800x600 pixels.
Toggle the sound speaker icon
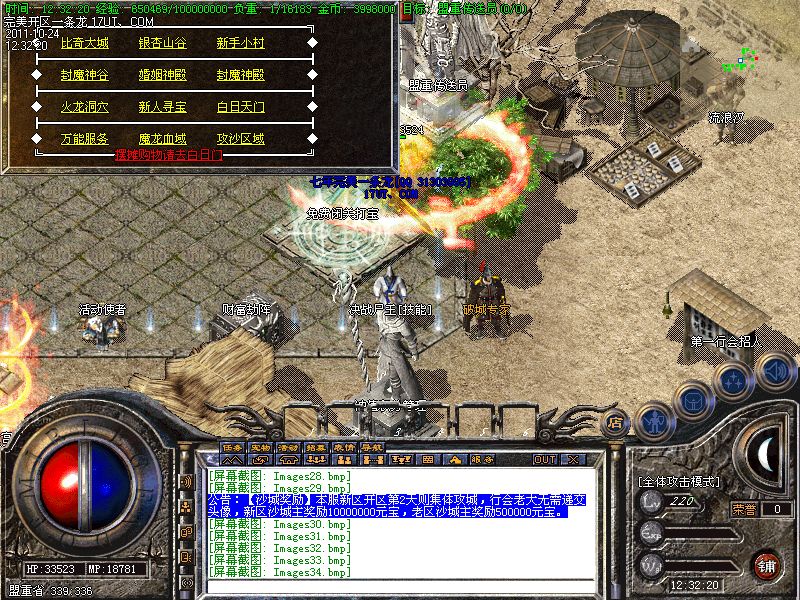pos(774,372)
